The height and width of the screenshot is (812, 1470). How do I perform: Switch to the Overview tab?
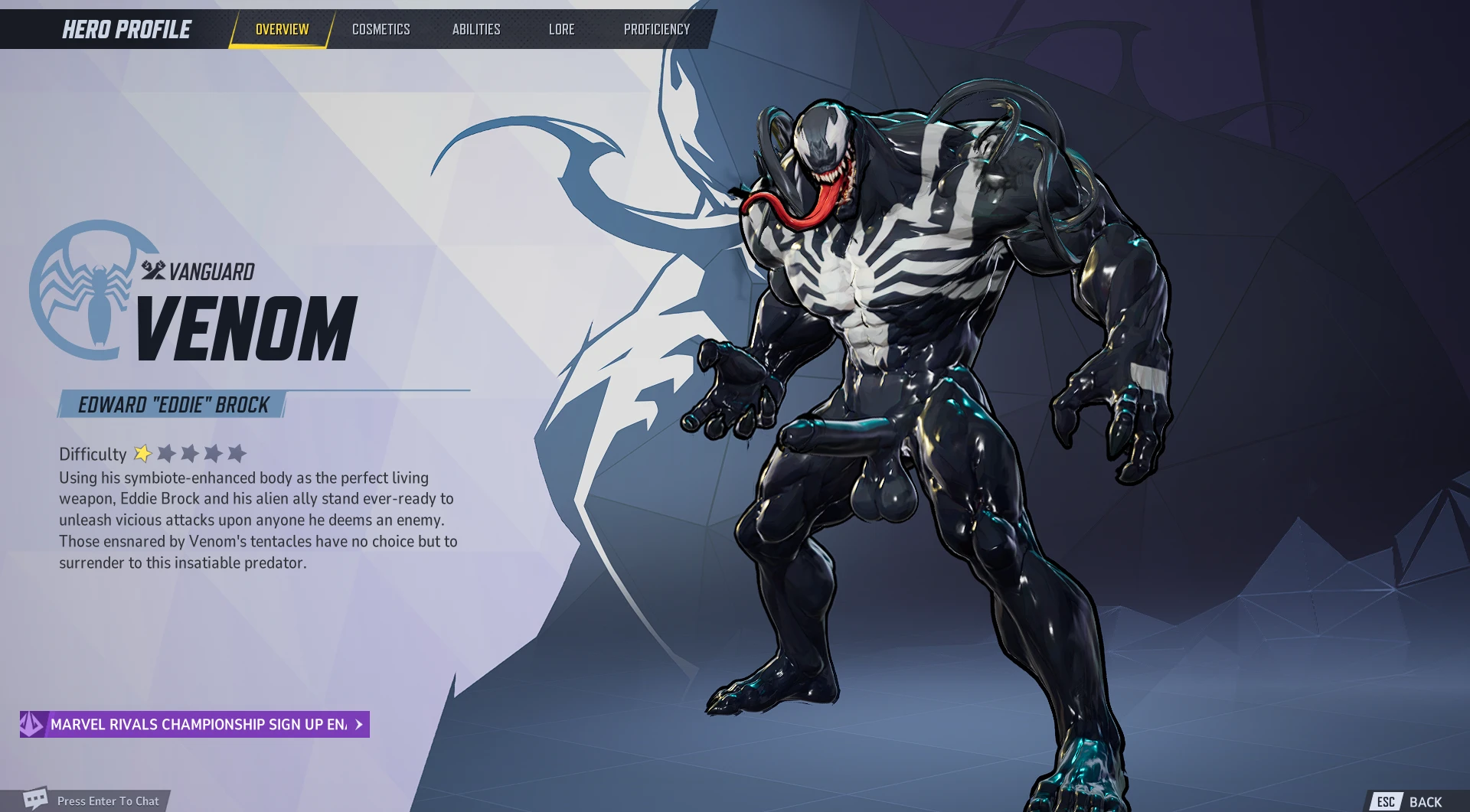[x=282, y=29]
